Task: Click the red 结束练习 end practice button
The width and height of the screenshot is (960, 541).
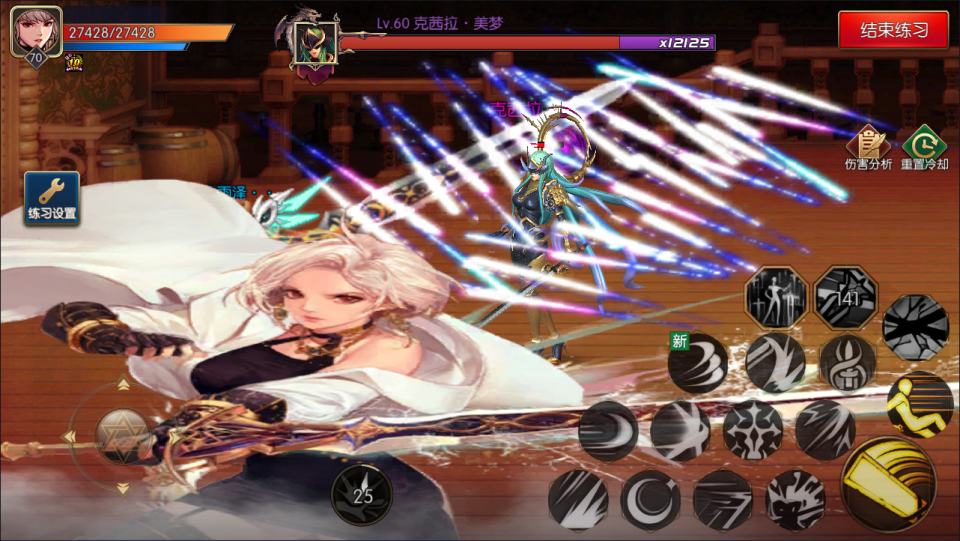Action: click(893, 30)
